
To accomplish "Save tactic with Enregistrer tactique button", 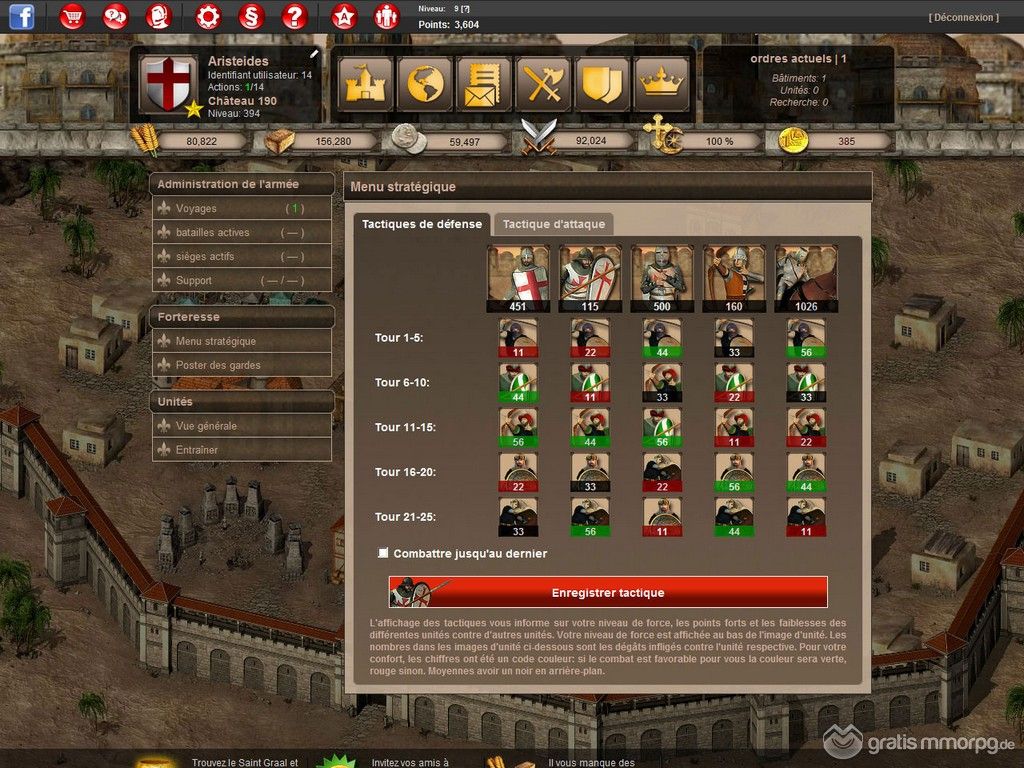I will pos(608,592).
